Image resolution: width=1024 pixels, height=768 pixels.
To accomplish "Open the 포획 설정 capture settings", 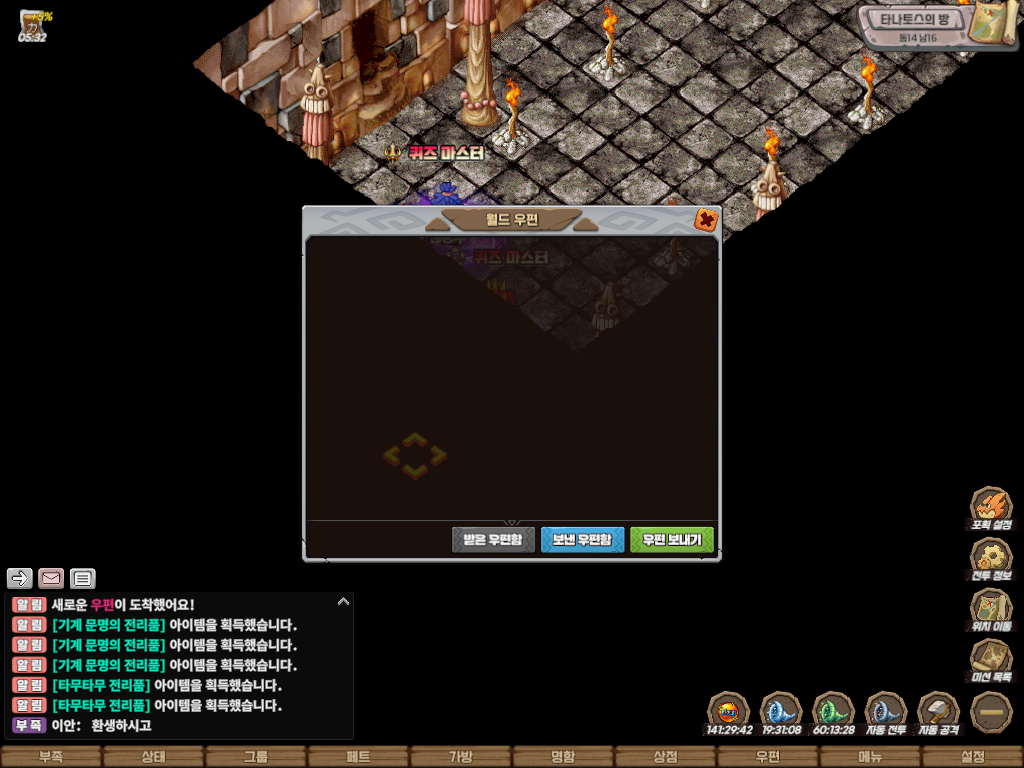I will (991, 507).
